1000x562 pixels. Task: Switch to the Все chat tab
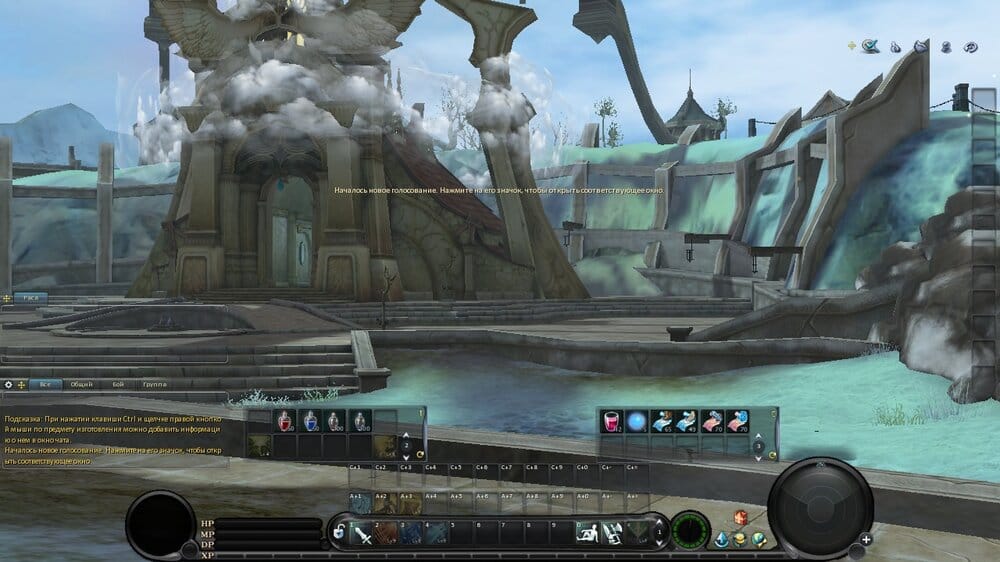click(44, 384)
